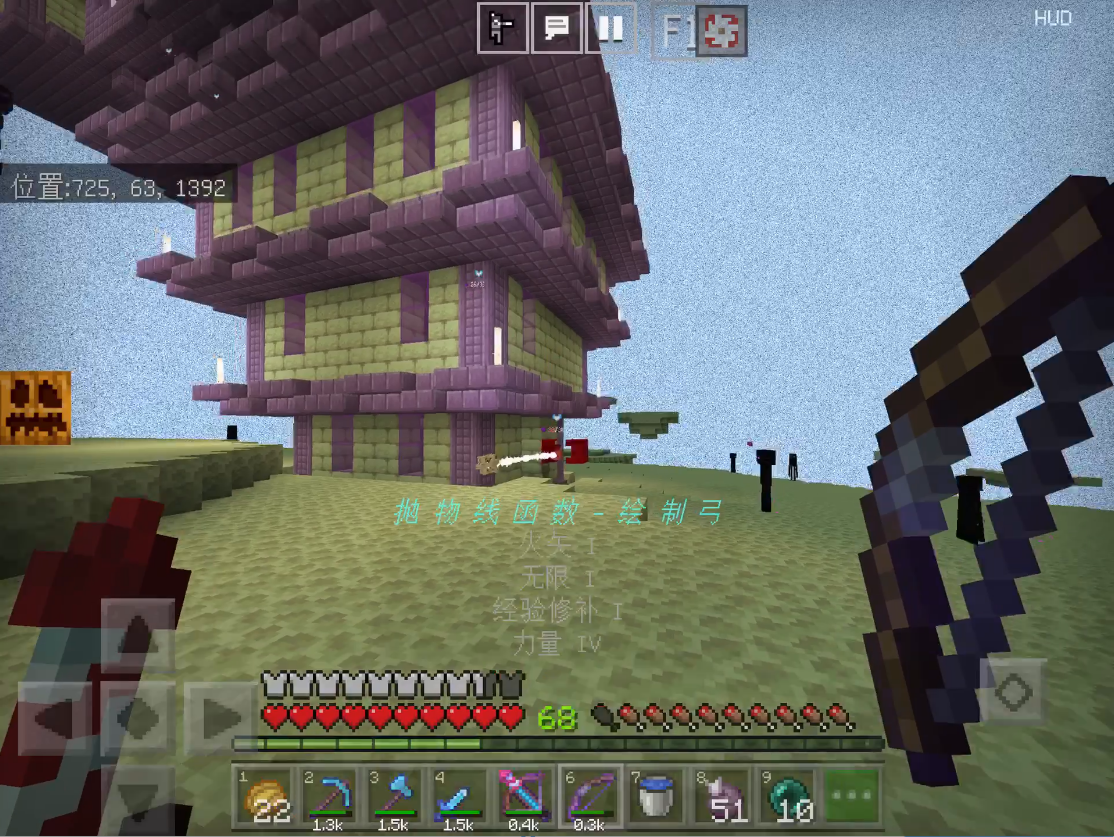Tap the move right arrow
Screen dimensions: 1114x837
click(x=220, y=717)
